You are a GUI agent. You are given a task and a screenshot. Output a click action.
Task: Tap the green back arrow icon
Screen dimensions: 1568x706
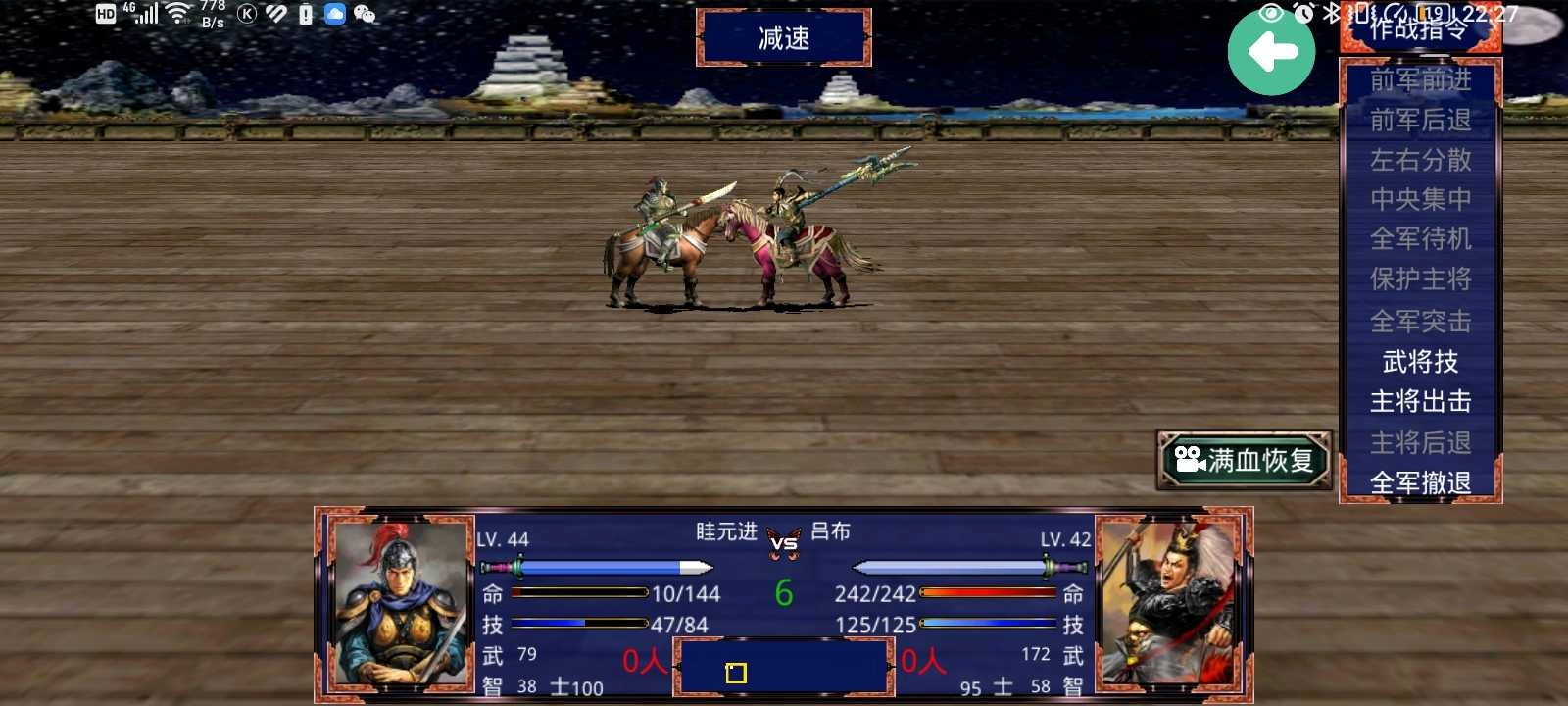(x=1271, y=52)
